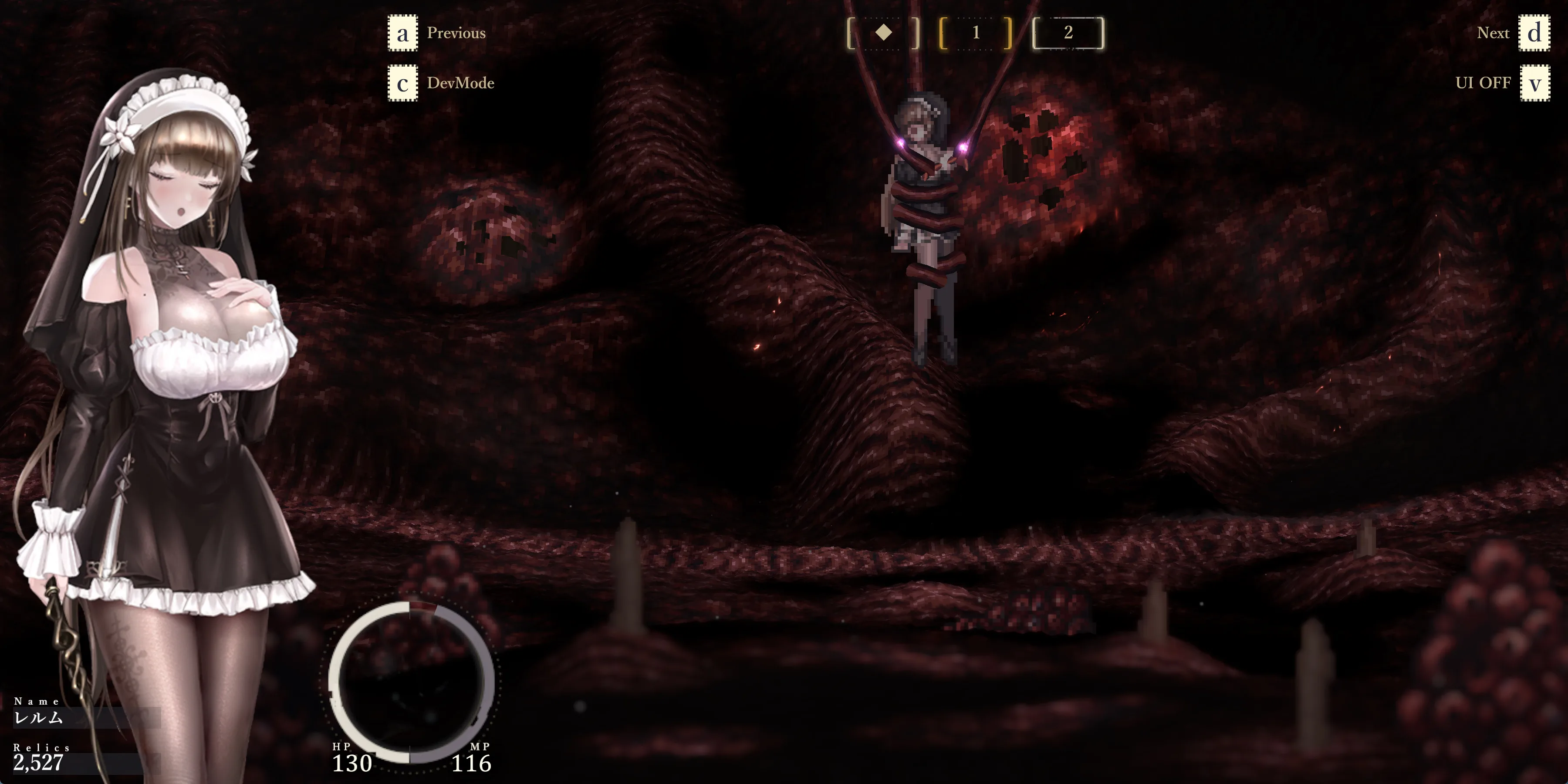Image resolution: width=1568 pixels, height=784 pixels.
Task: Switch to page 2
Action: pos(1068,33)
